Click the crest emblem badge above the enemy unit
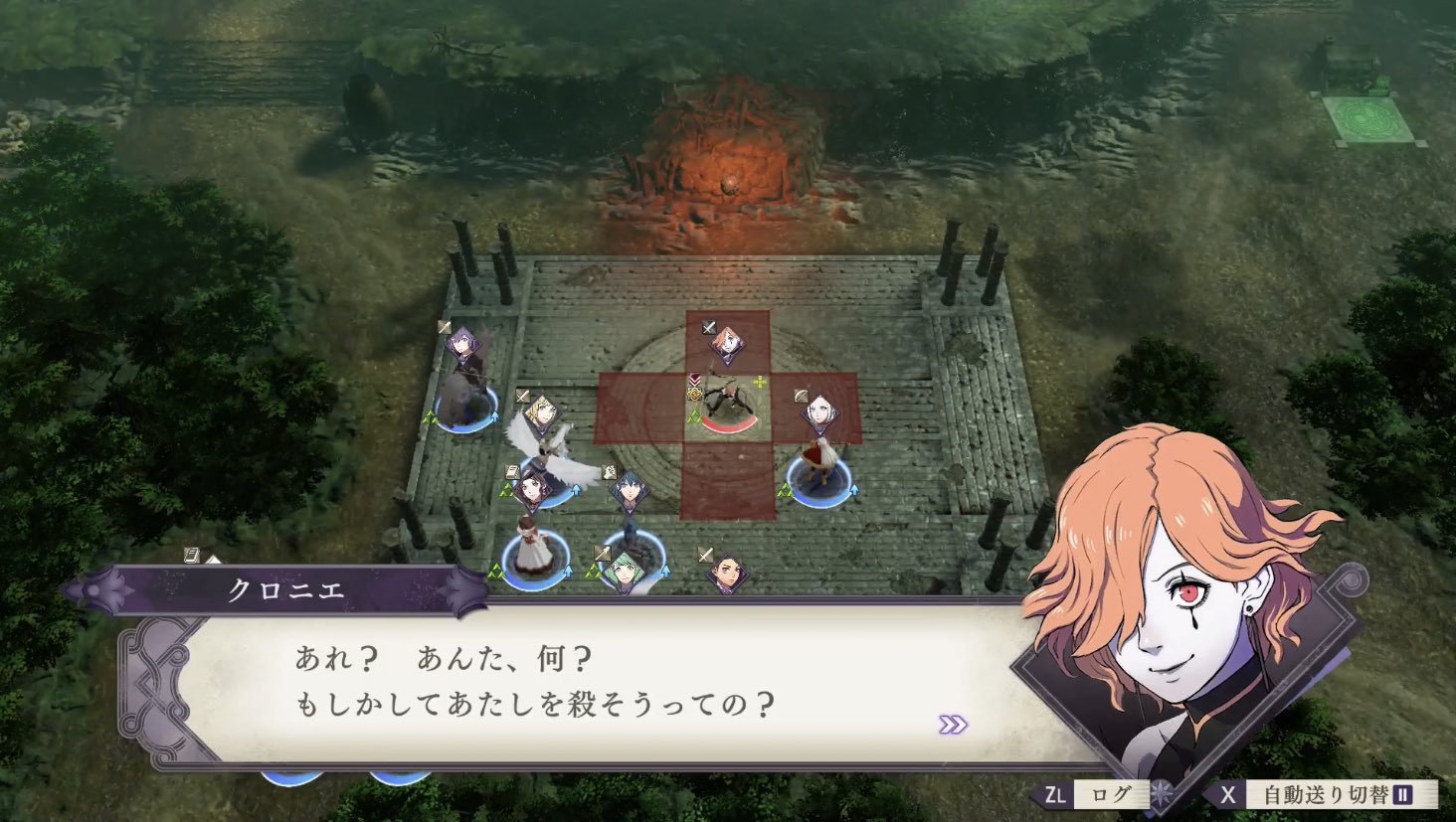 tap(693, 394)
